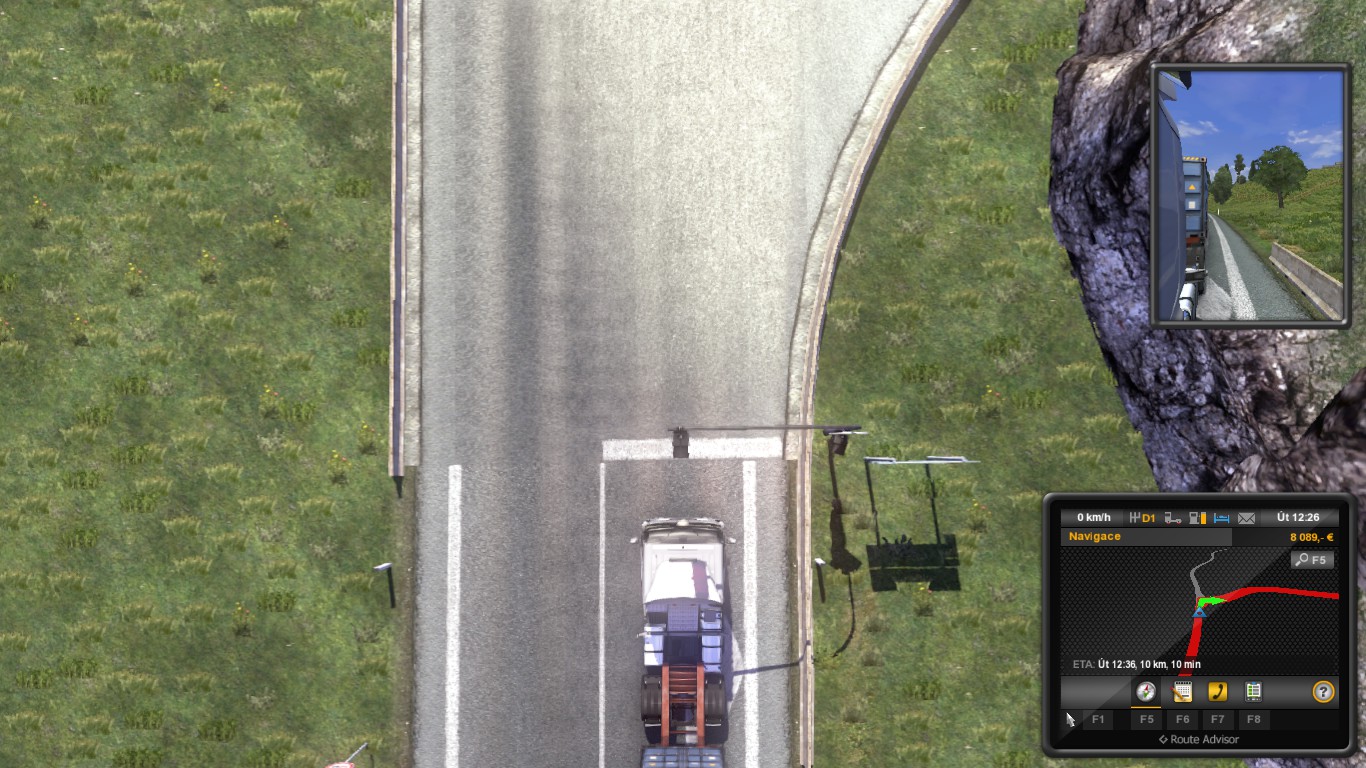Click the help question mark icon
The width and height of the screenshot is (1366, 768).
(1324, 691)
